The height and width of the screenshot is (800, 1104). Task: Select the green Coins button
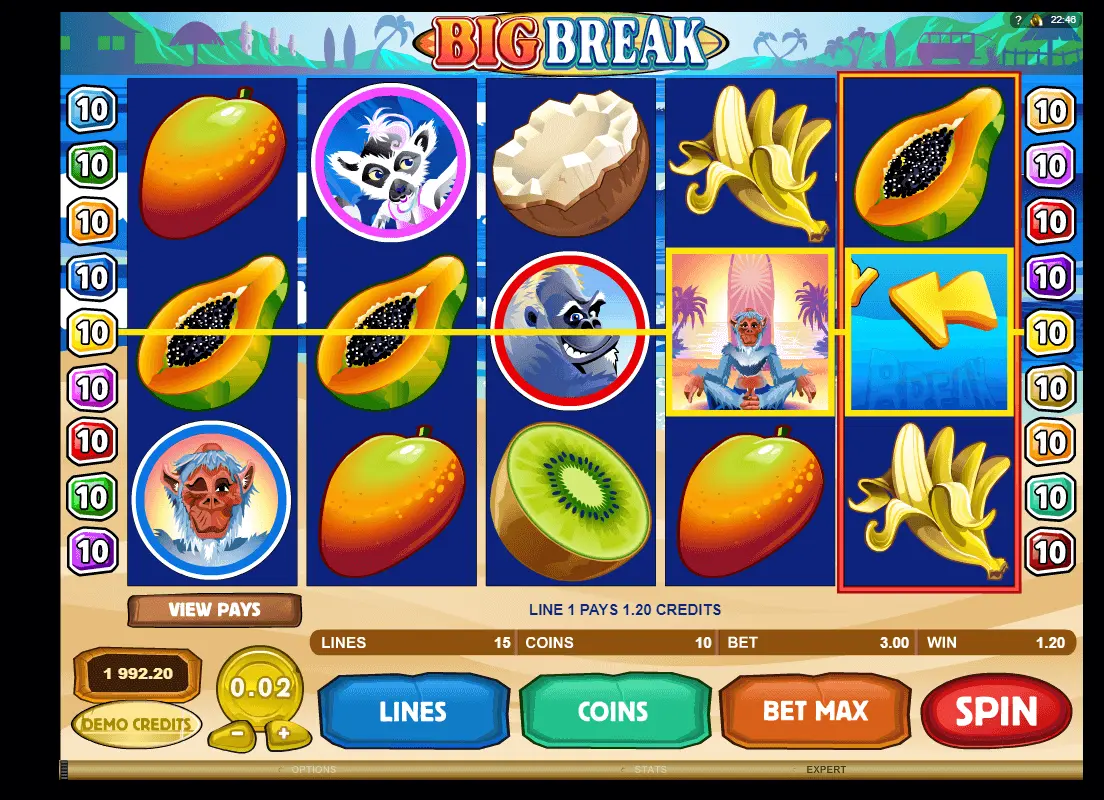(614, 711)
